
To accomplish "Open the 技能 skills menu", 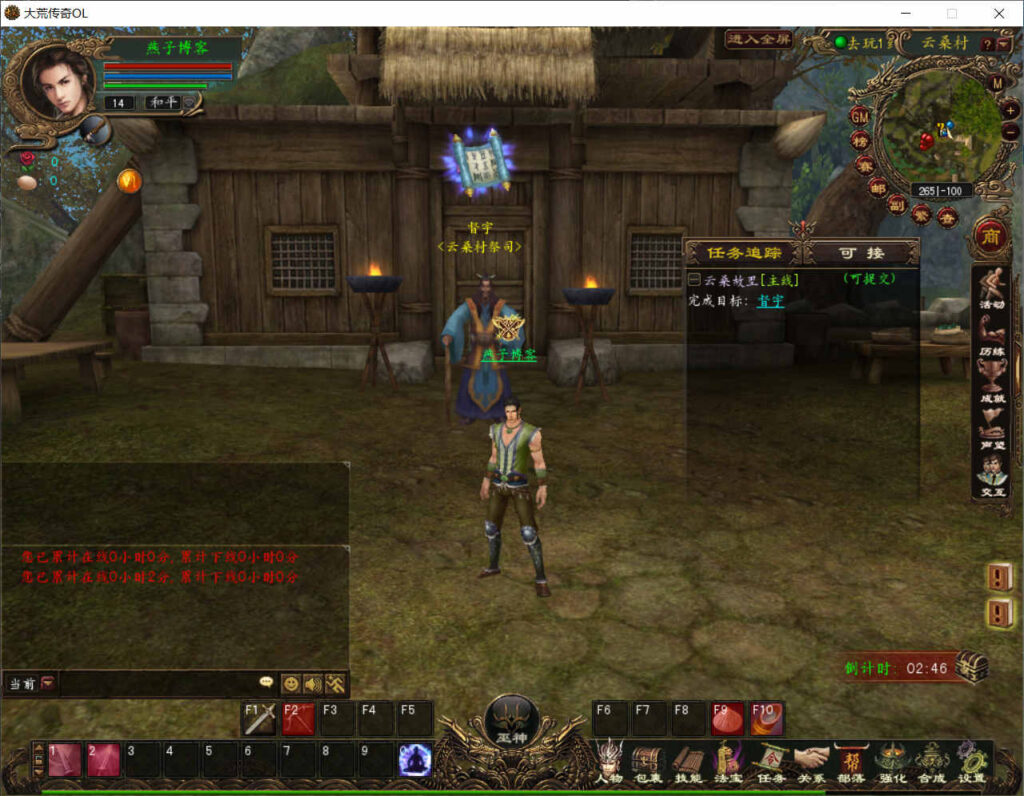I will (x=687, y=762).
